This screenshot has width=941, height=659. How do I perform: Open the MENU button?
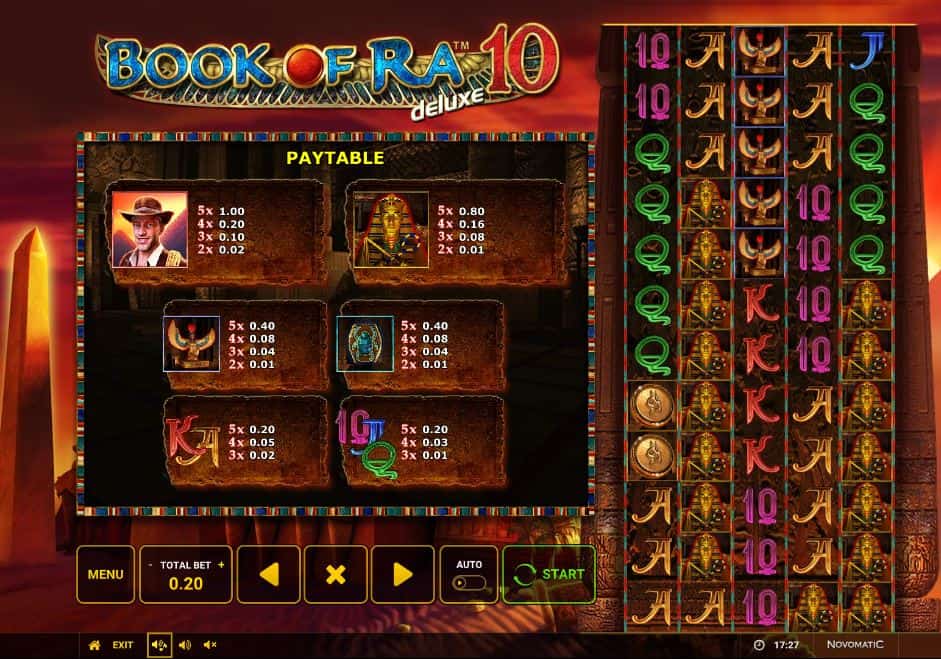tap(105, 574)
